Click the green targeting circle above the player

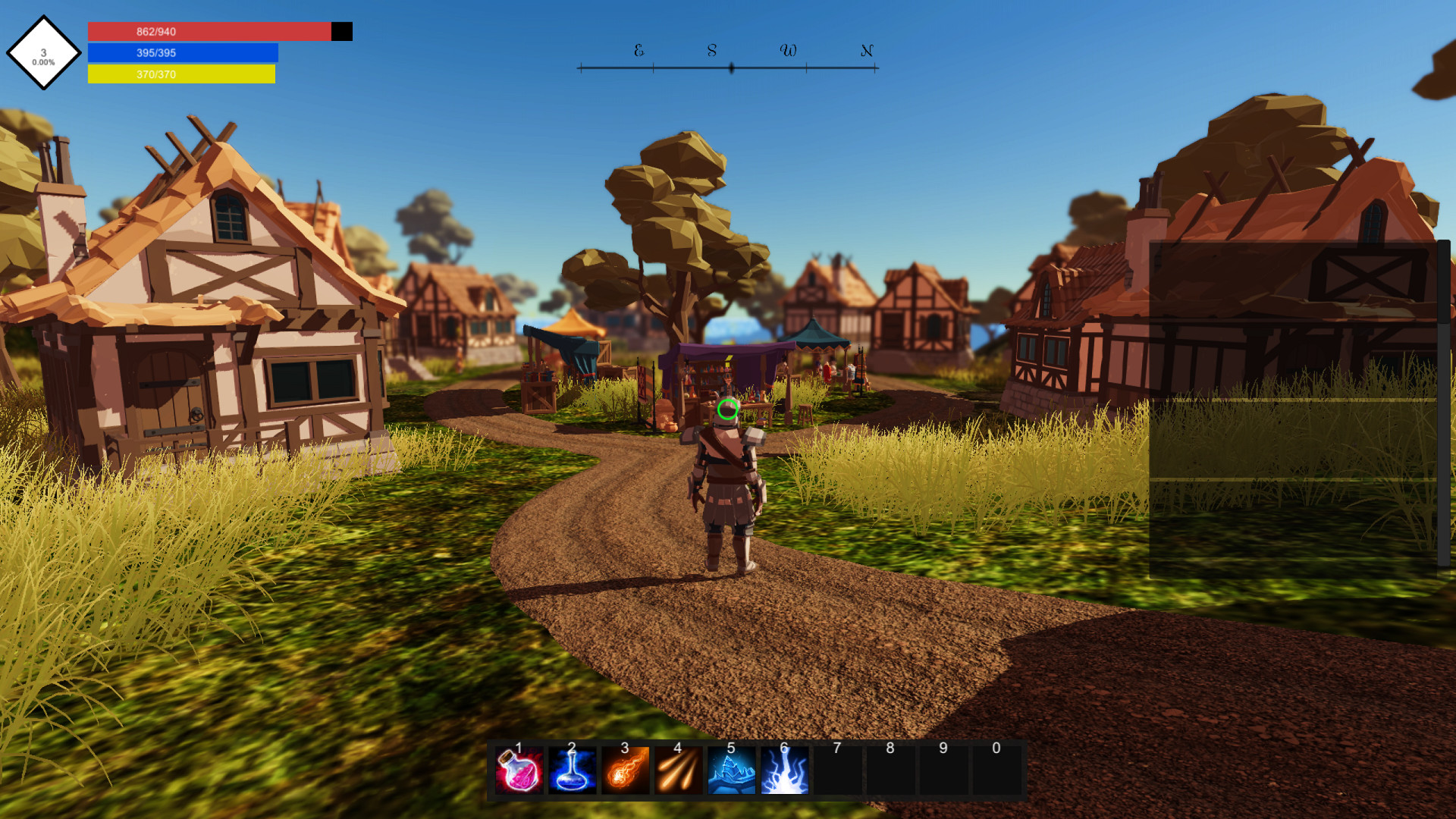pos(728,410)
